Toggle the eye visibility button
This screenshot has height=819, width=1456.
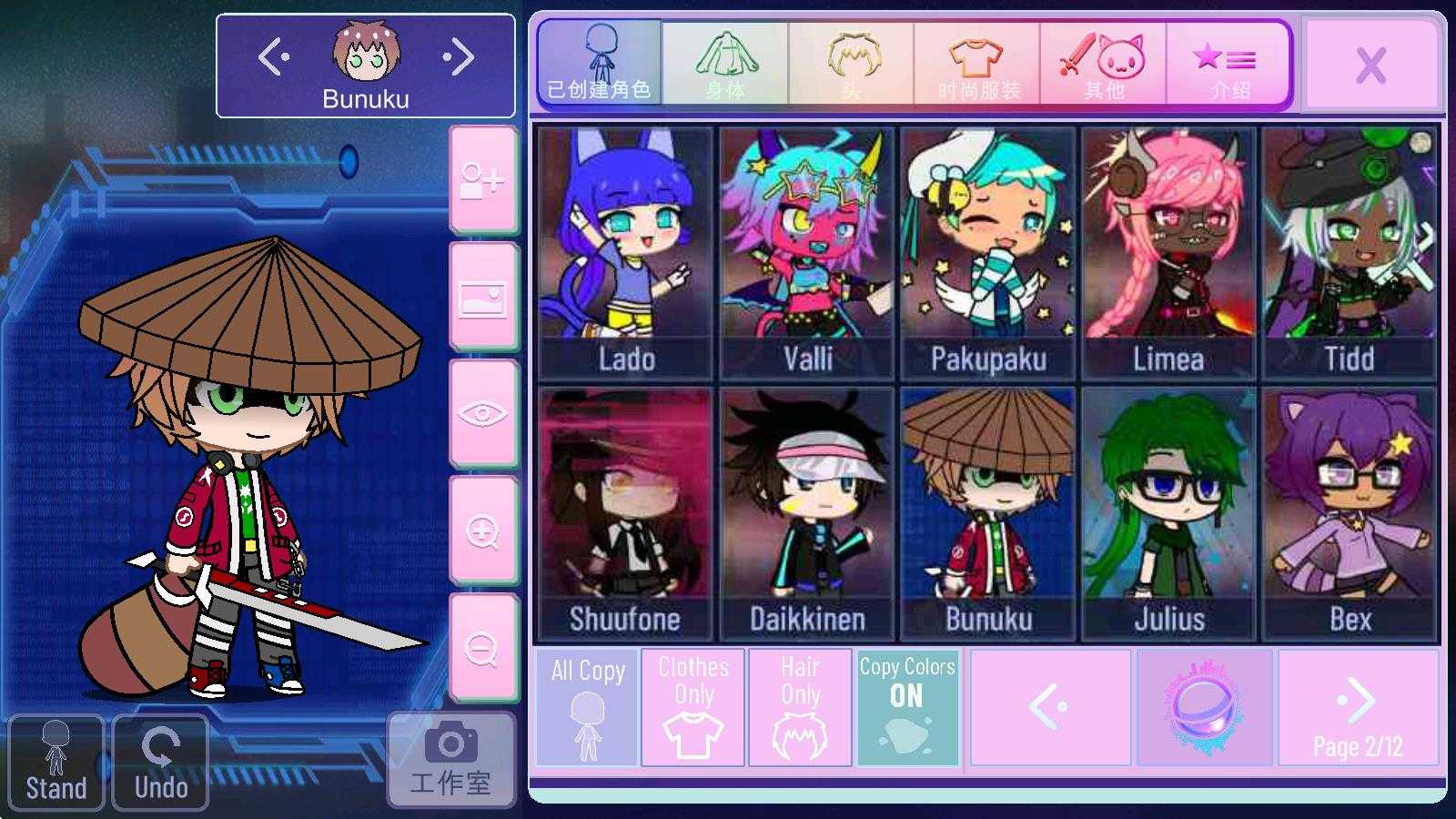[x=482, y=414]
